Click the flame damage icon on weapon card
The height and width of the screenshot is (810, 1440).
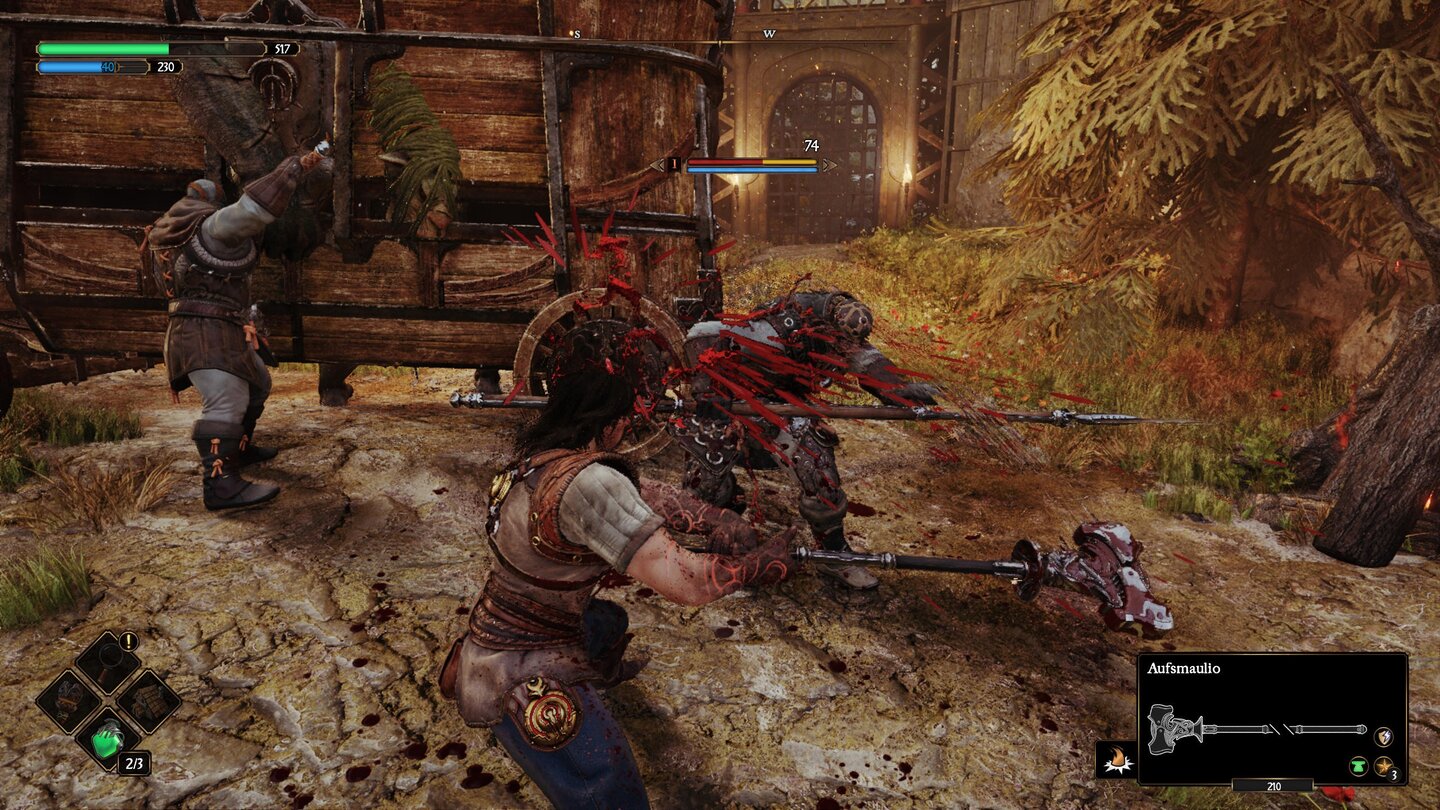(1117, 759)
